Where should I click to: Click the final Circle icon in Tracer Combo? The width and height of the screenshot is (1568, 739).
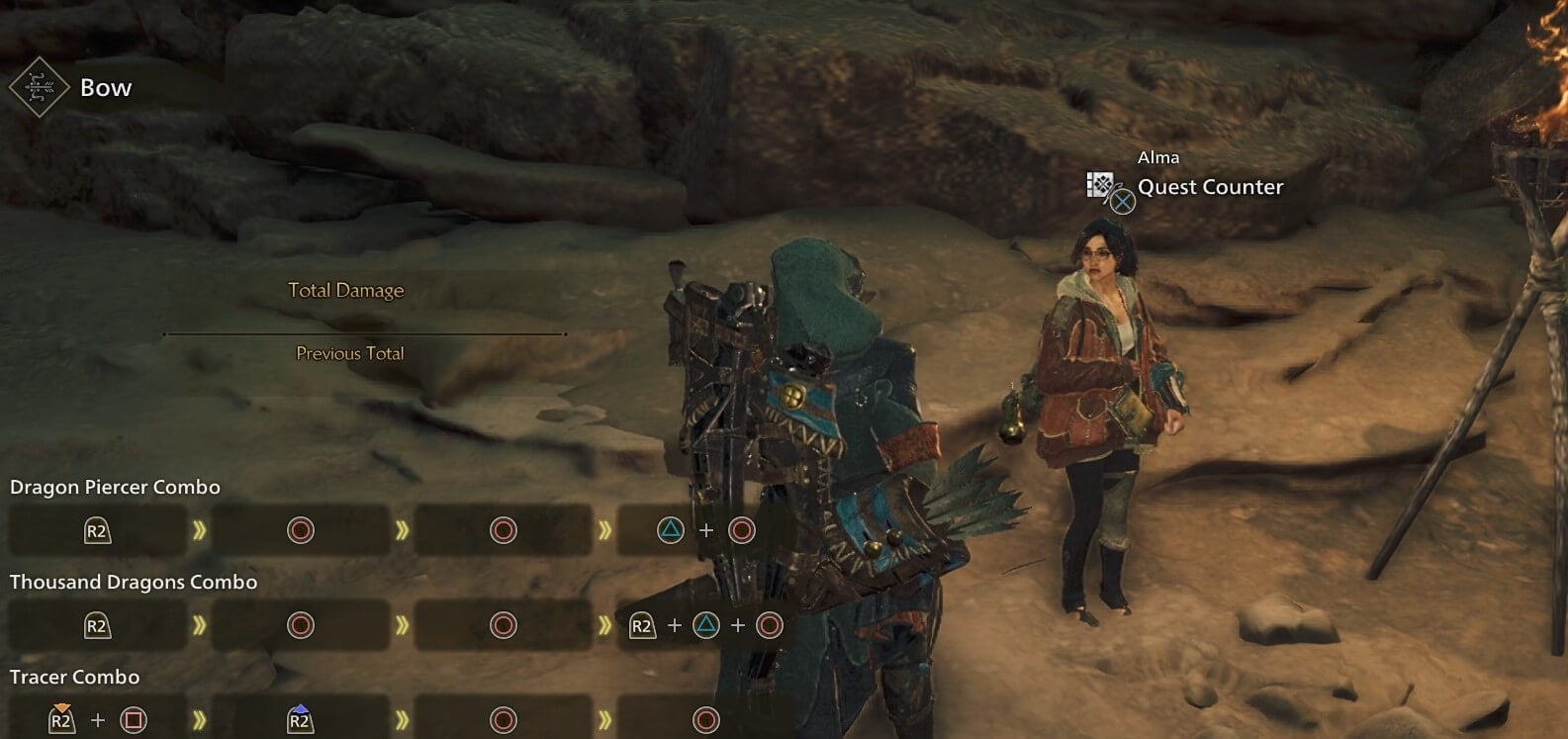pyautogui.click(x=705, y=719)
